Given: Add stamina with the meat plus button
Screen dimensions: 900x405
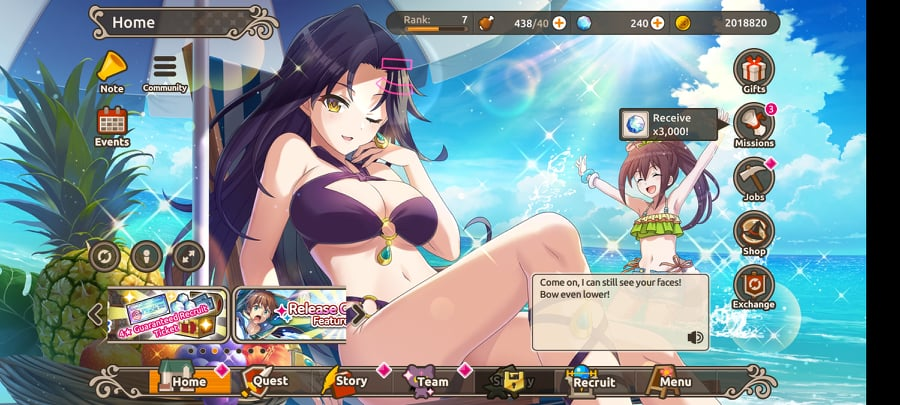Looking at the screenshot, I should click(558, 22).
